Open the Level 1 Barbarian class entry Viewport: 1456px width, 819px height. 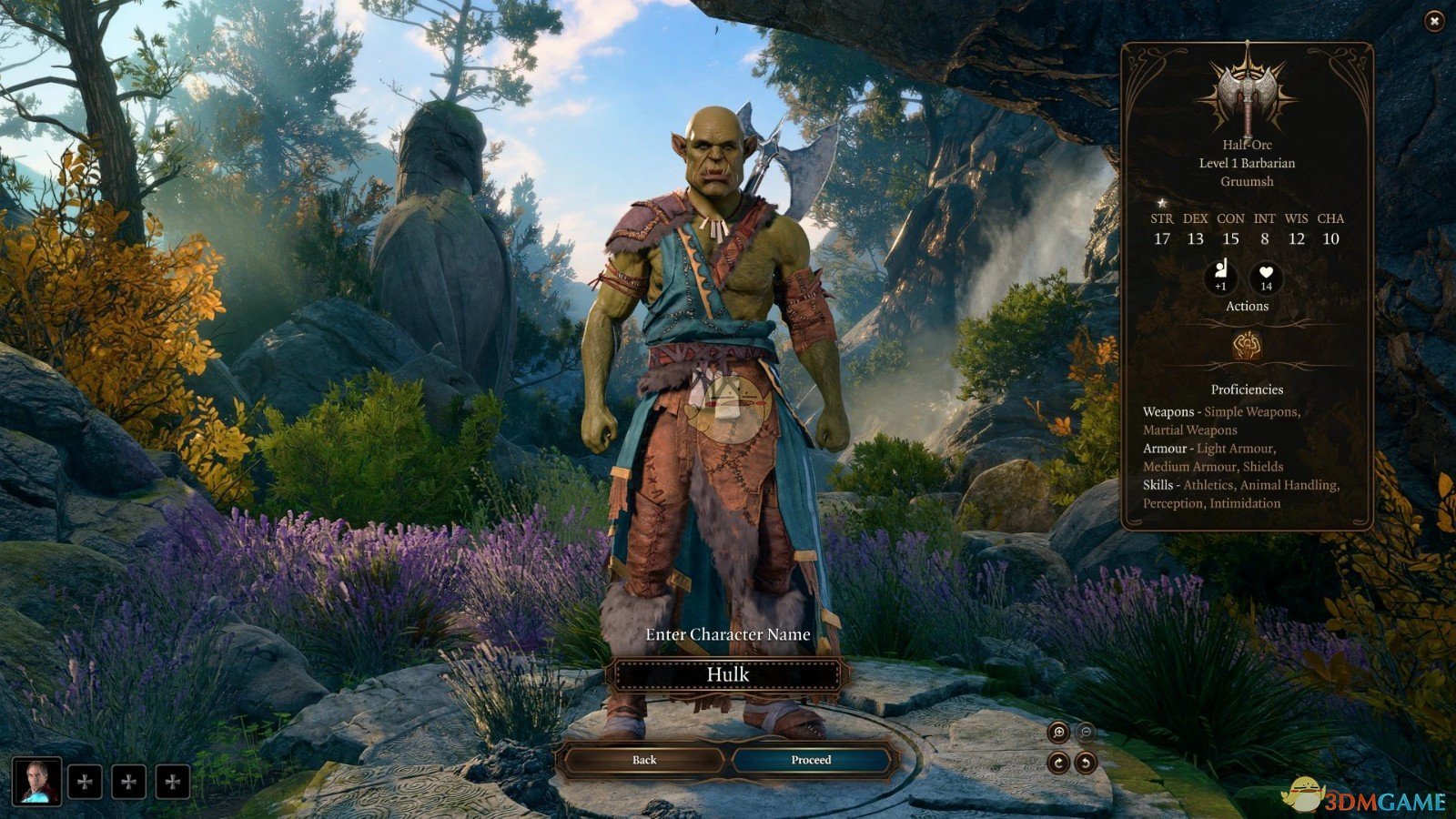pos(1248,164)
